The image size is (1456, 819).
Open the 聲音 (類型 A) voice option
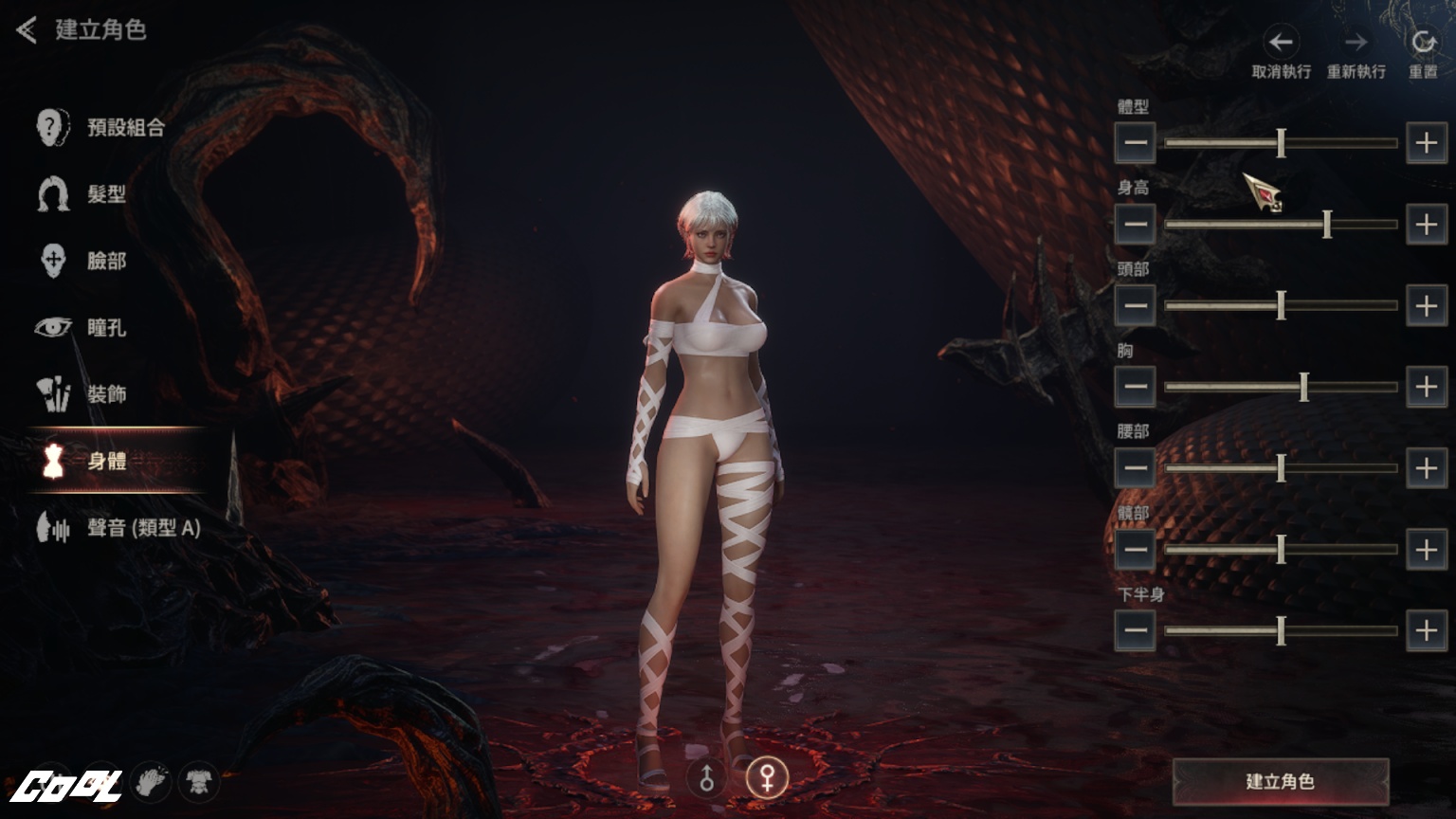[x=119, y=528]
